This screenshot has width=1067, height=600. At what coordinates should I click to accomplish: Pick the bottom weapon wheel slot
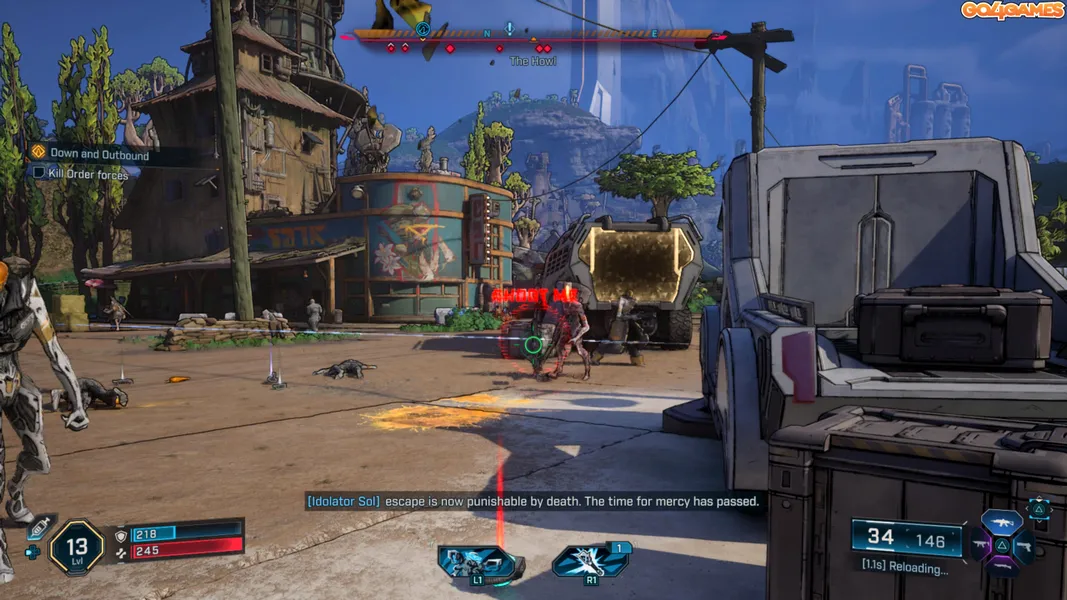pyautogui.click(x=1001, y=568)
